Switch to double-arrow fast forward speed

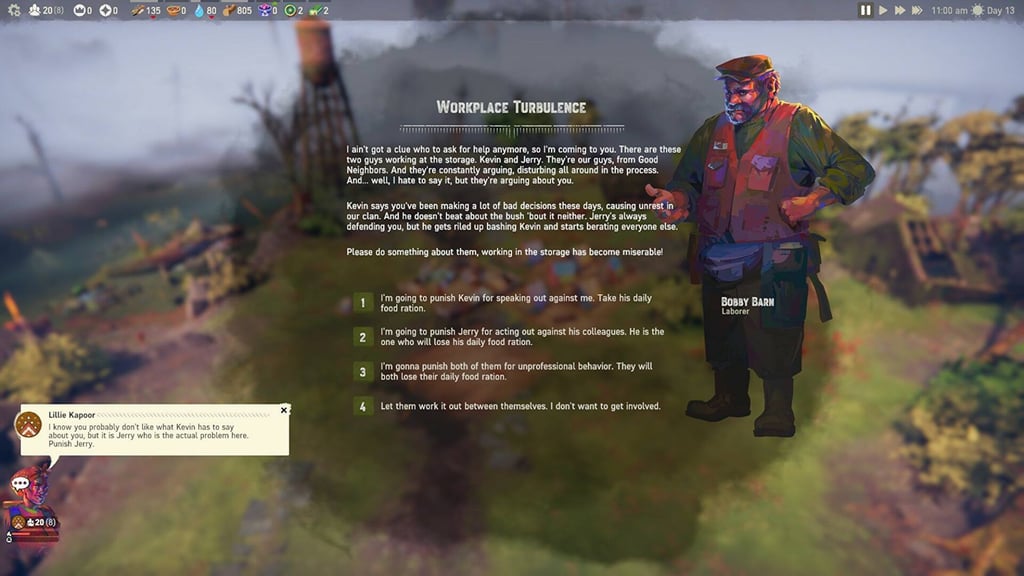(x=899, y=10)
